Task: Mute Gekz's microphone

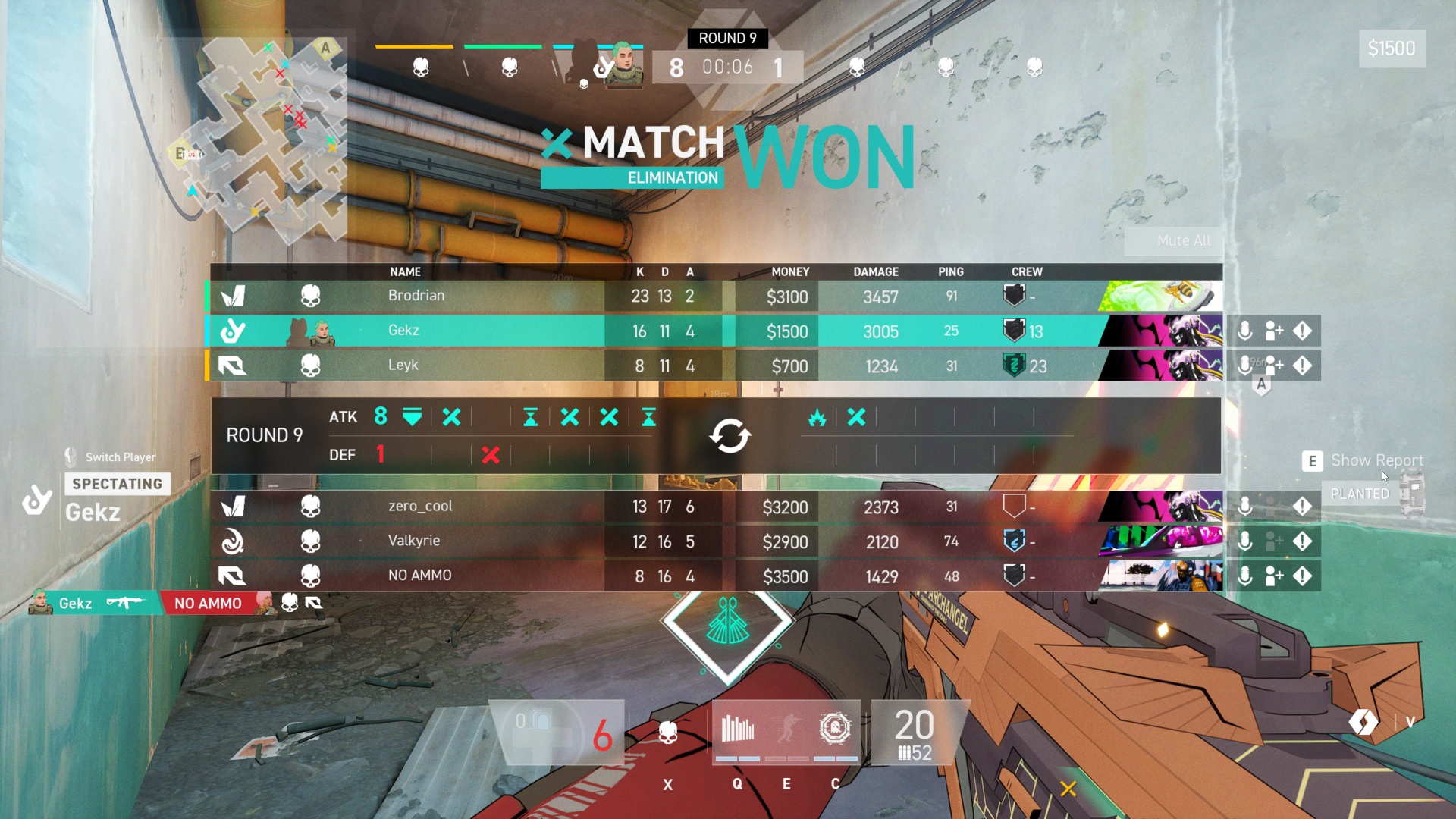Action: pyautogui.click(x=1244, y=331)
